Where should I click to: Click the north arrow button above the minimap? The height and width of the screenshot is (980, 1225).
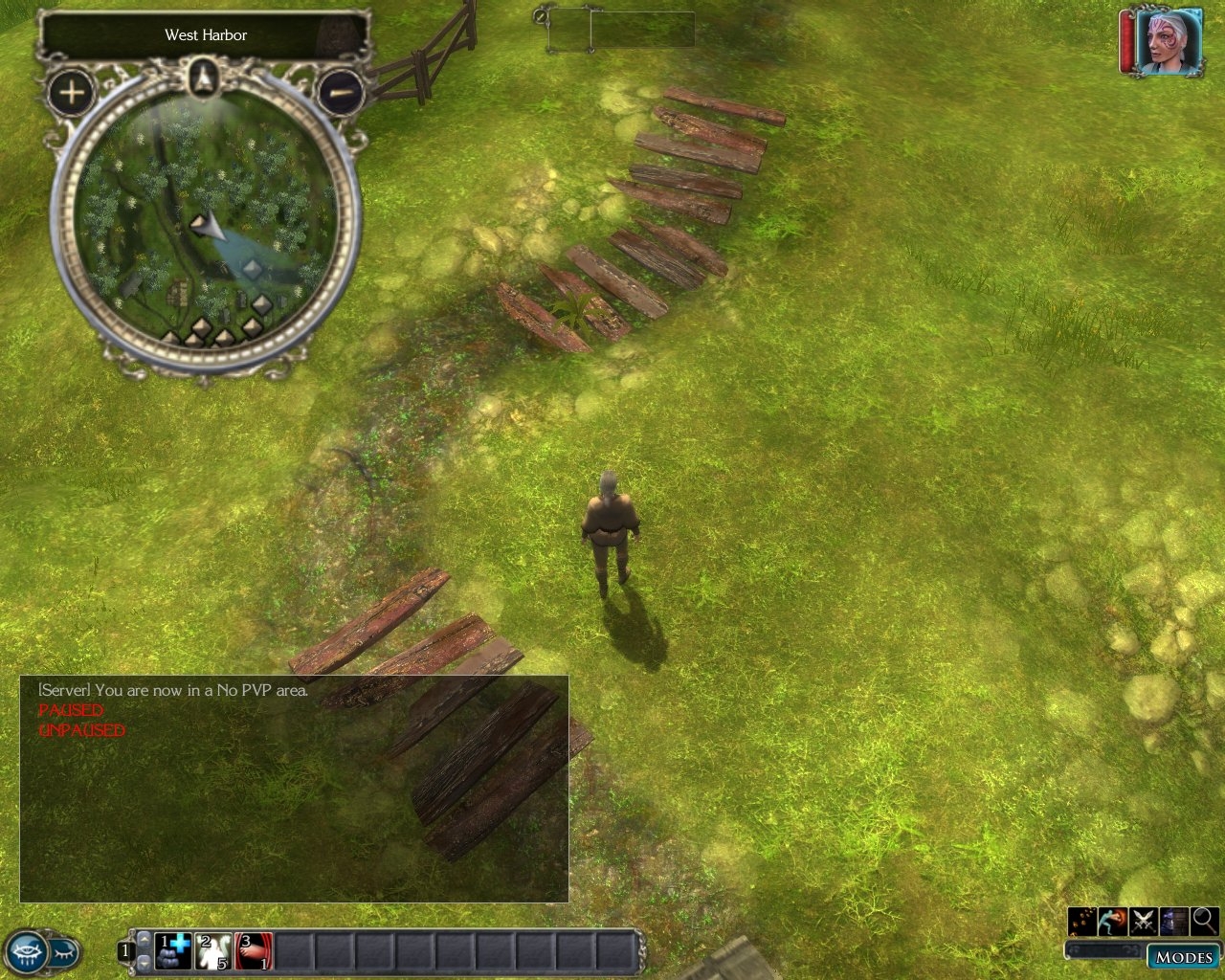205,77
